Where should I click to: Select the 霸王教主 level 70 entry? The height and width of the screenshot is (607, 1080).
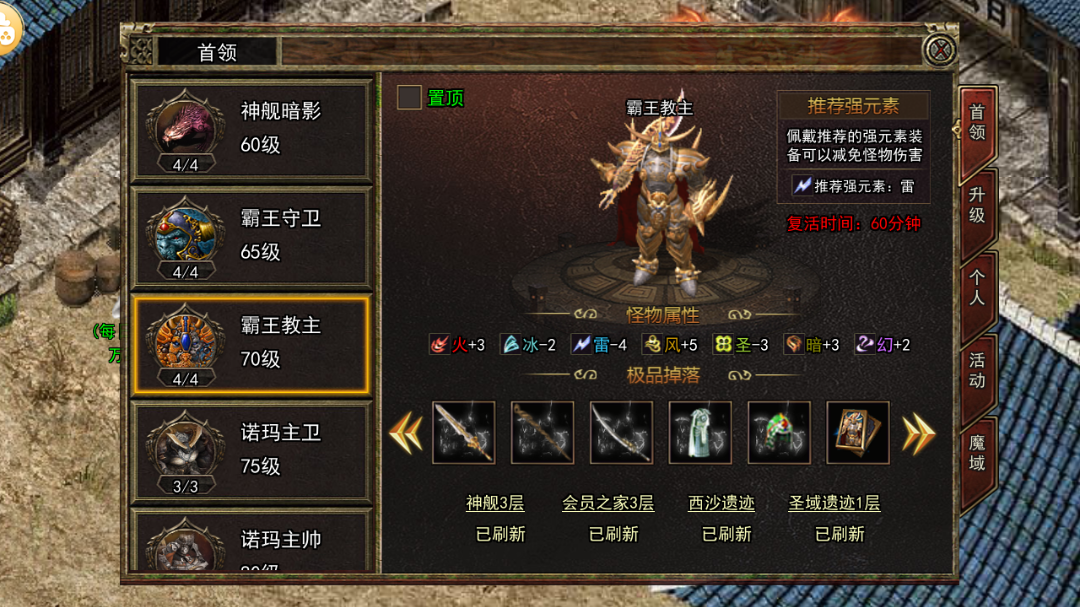click(252, 343)
